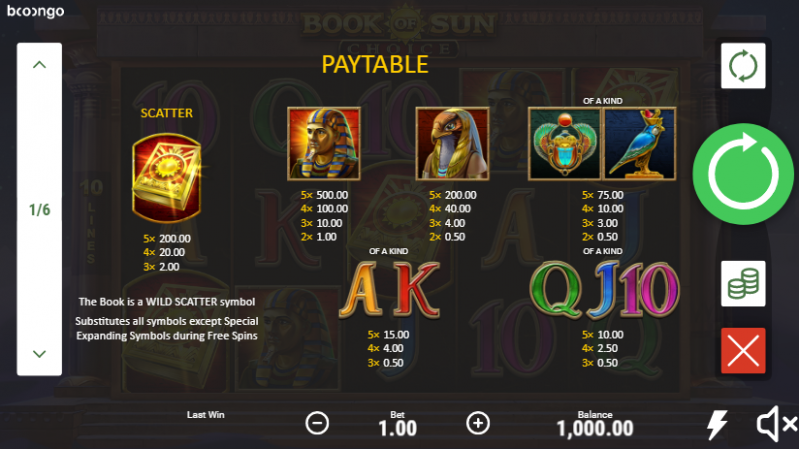Image resolution: width=799 pixels, height=449 pixels.
Task: Open autoplay with the circular arrows icon
Action: (x=743, y=66)
